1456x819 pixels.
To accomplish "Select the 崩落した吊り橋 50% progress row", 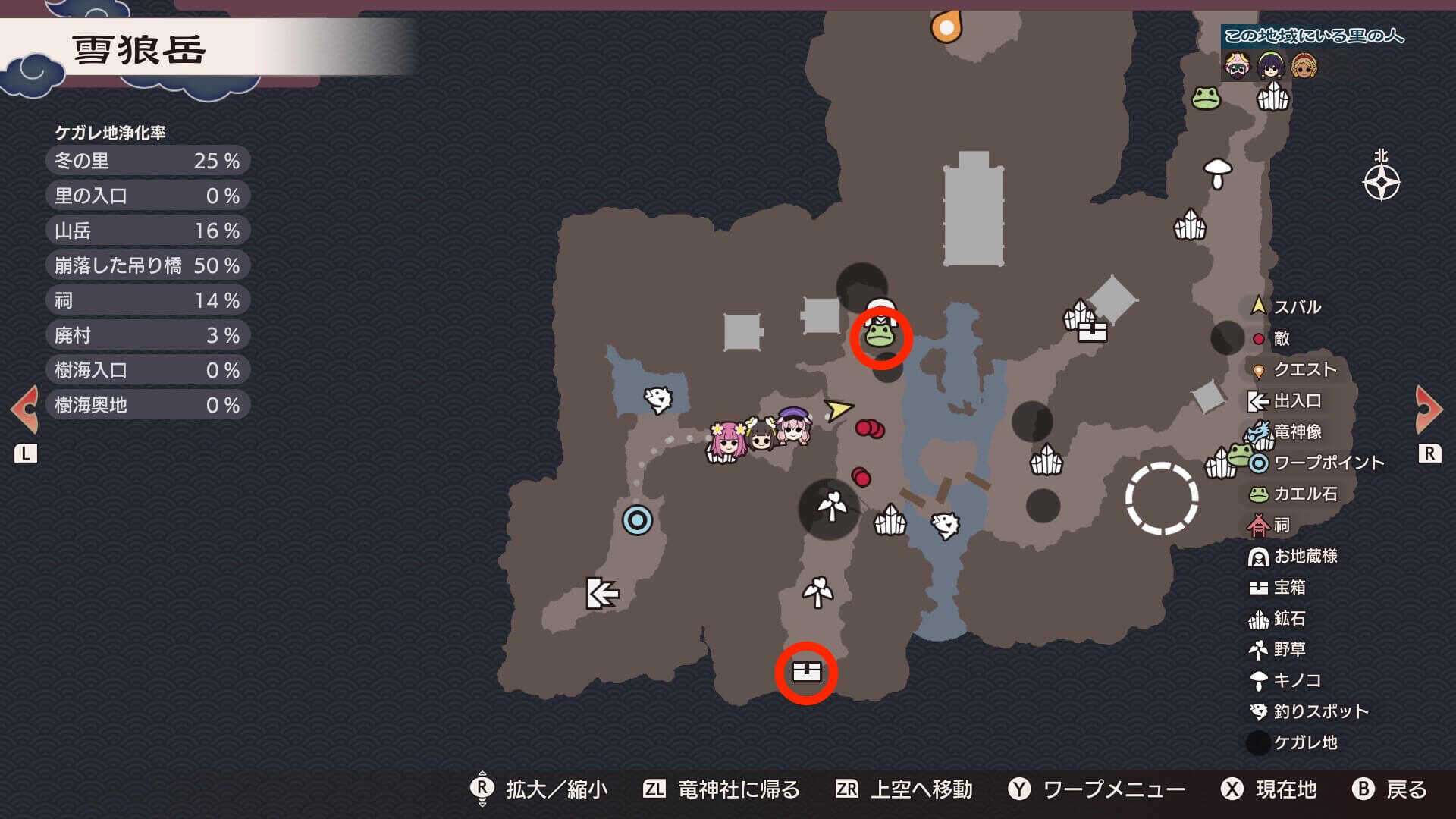I will click(x=148, y=265).
